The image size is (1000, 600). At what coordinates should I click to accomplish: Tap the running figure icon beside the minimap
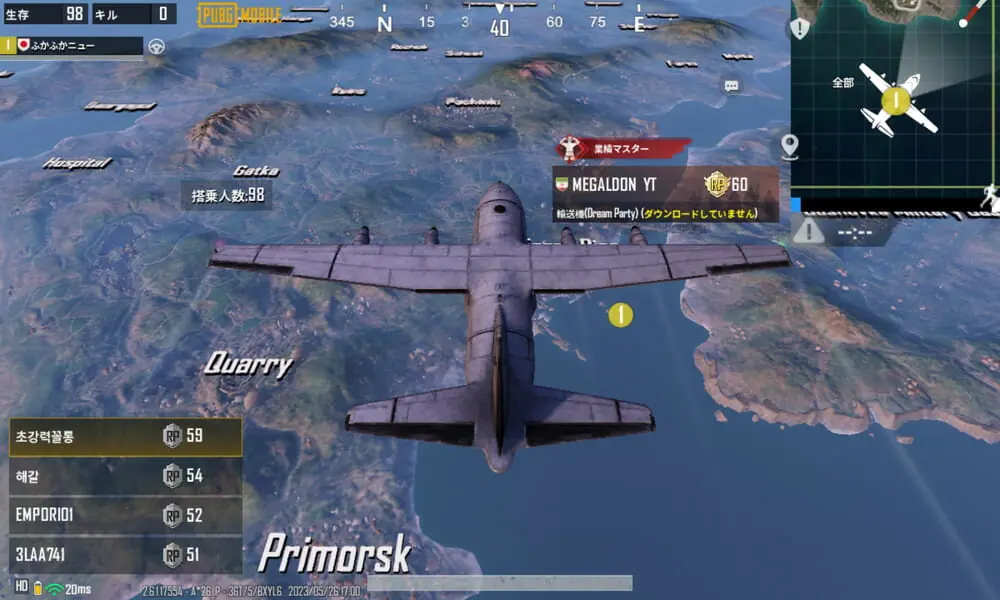click(988, 197)
